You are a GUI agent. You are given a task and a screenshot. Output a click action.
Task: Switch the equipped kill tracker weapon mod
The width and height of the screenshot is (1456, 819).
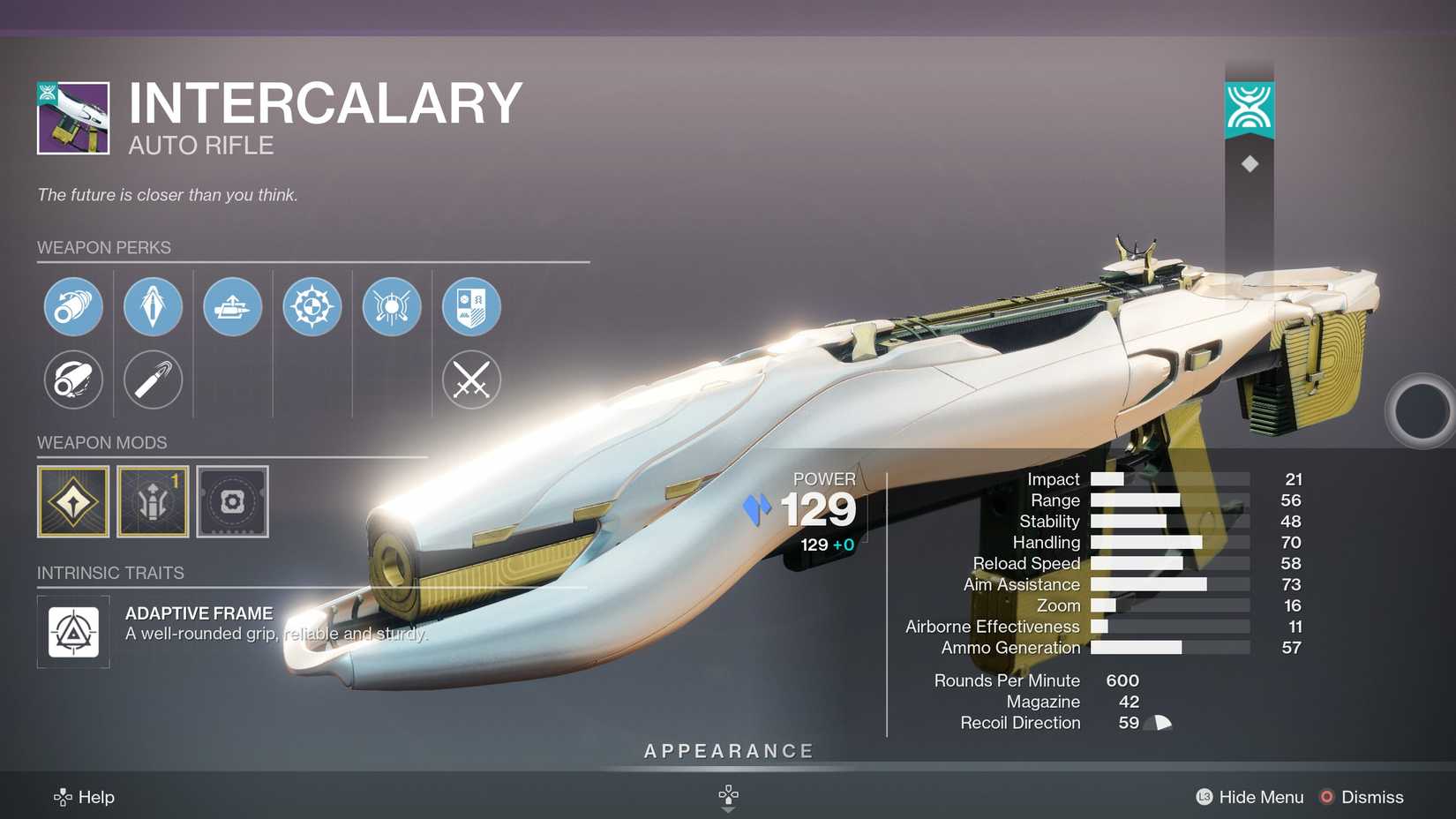pos(73,500)
